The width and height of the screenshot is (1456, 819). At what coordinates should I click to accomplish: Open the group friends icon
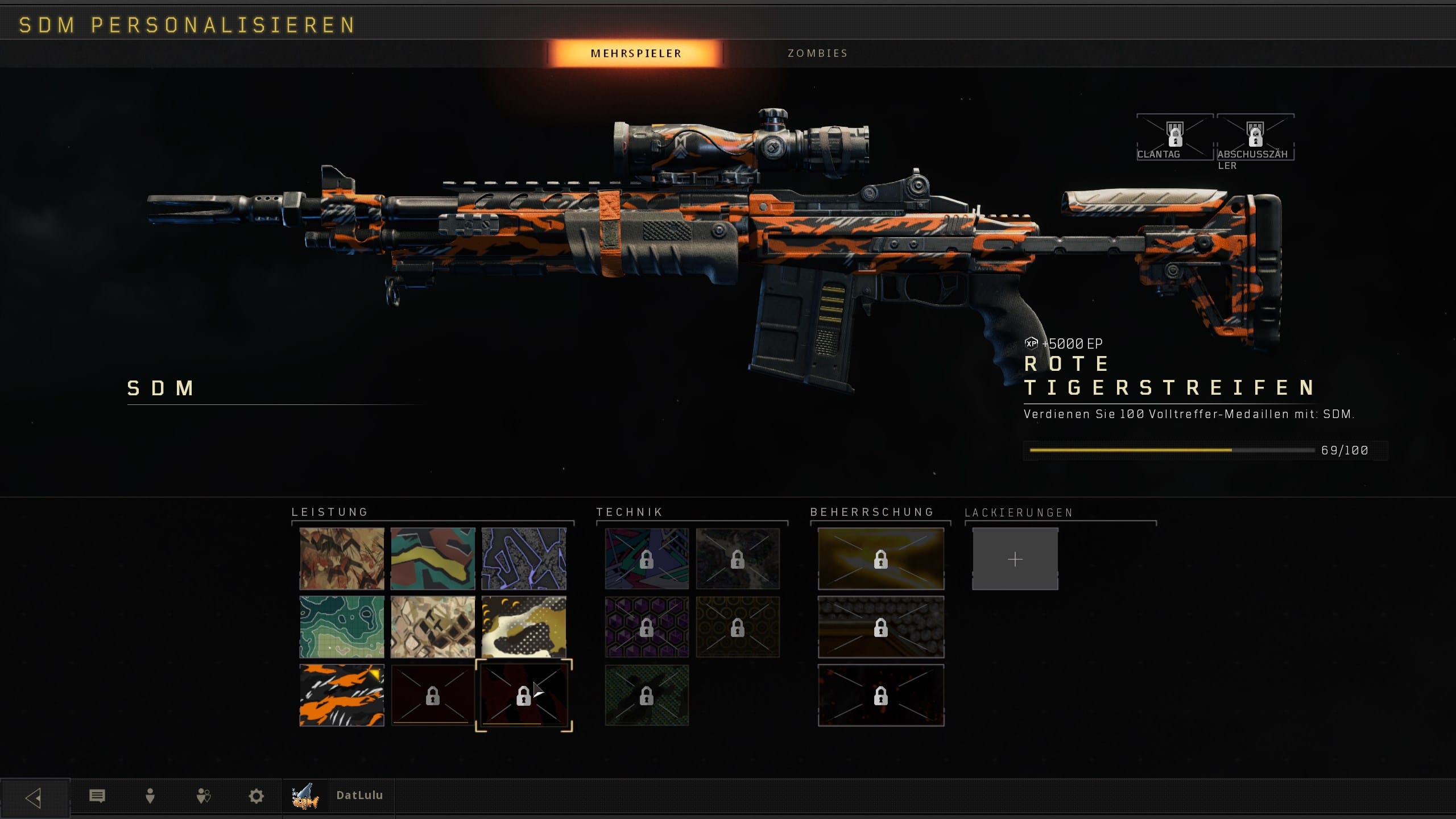pyautogui.click(x=204, y=796)
